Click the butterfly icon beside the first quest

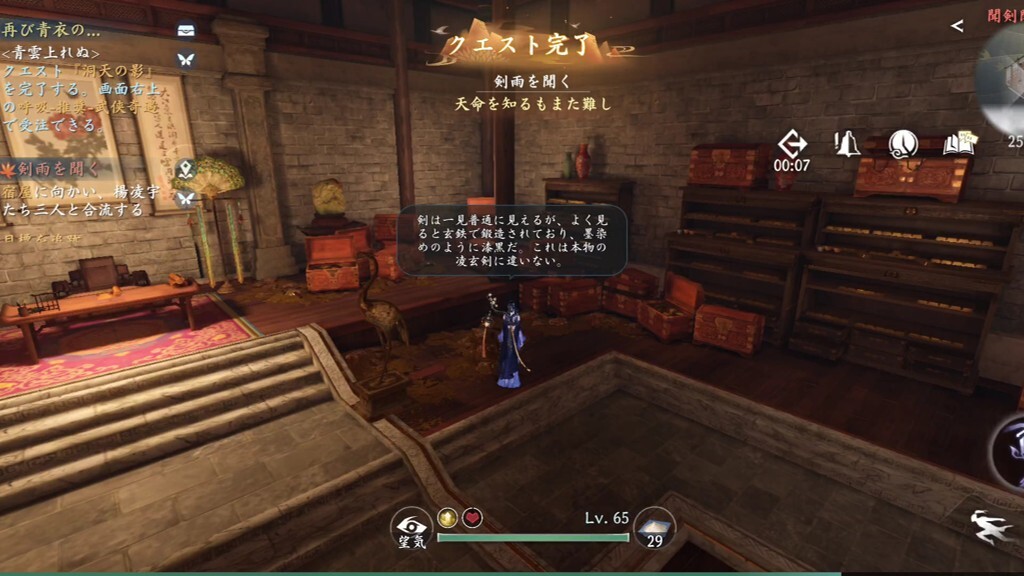tap(185, 59)
